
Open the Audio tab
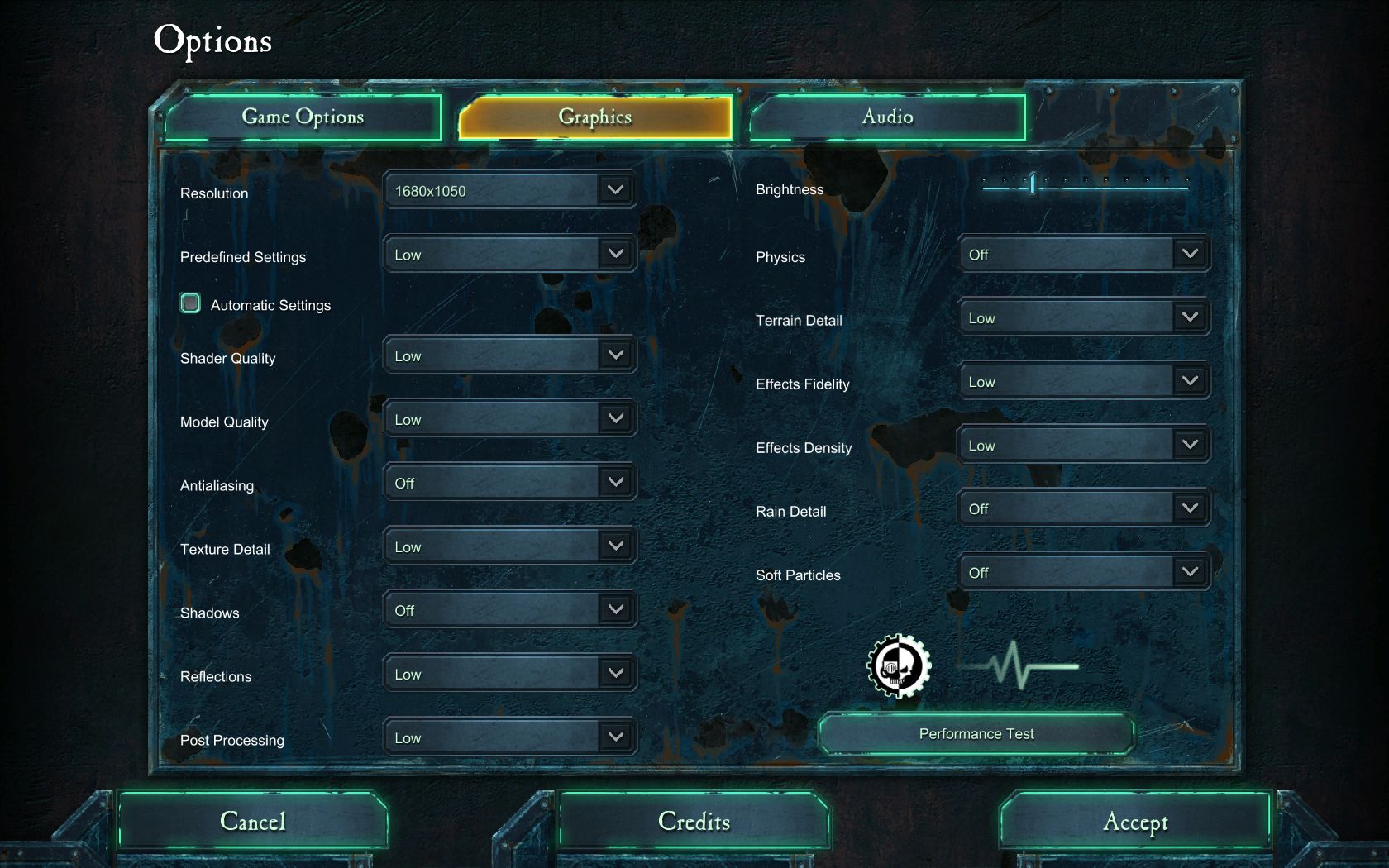(887, 117)
